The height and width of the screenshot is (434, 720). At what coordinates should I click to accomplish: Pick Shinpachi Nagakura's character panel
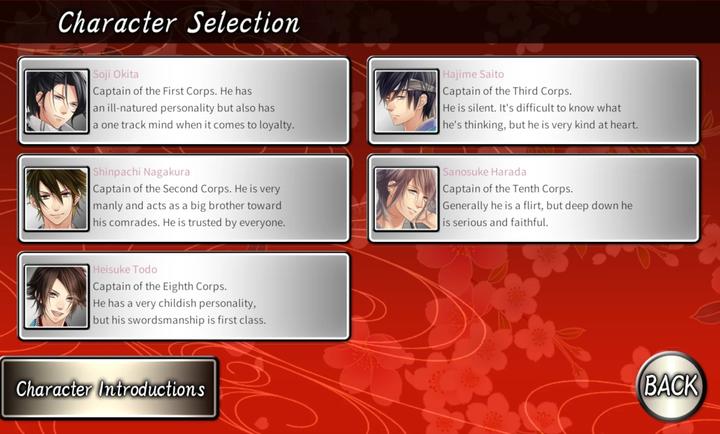click(184, 198)
